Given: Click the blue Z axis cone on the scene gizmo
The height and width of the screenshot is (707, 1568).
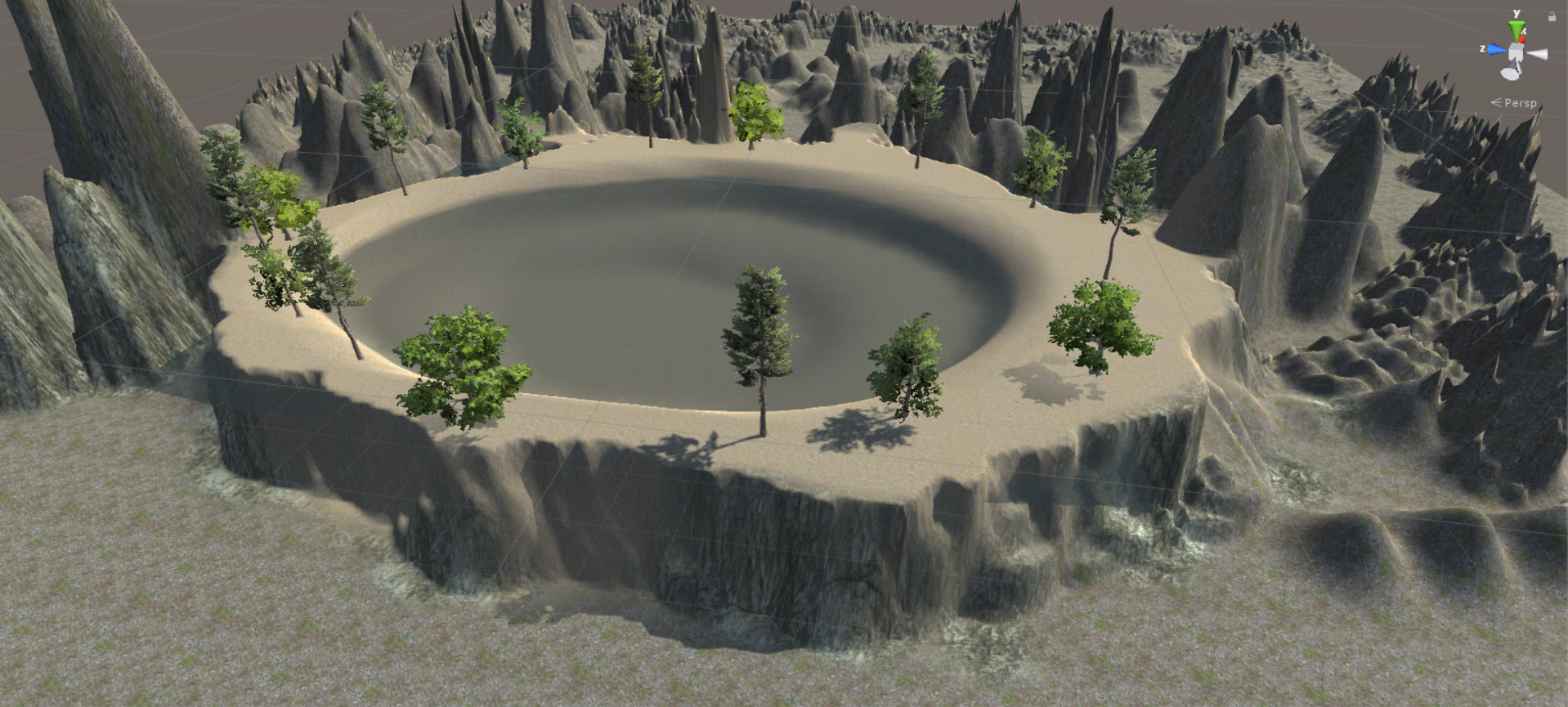Looking at the screenshot, I should pos(1496,50).
